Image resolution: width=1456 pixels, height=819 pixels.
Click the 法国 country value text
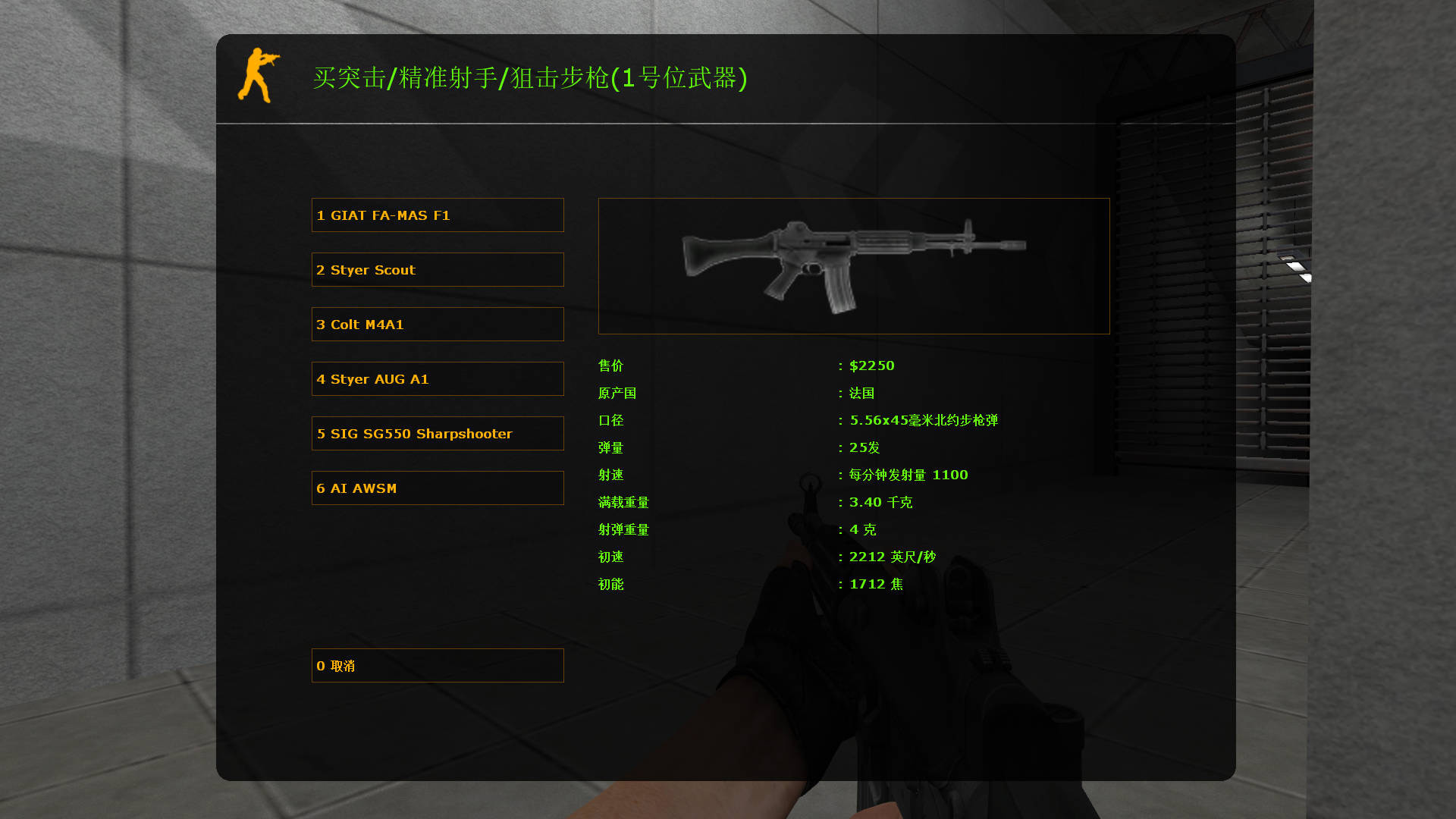tap(864, 393)
